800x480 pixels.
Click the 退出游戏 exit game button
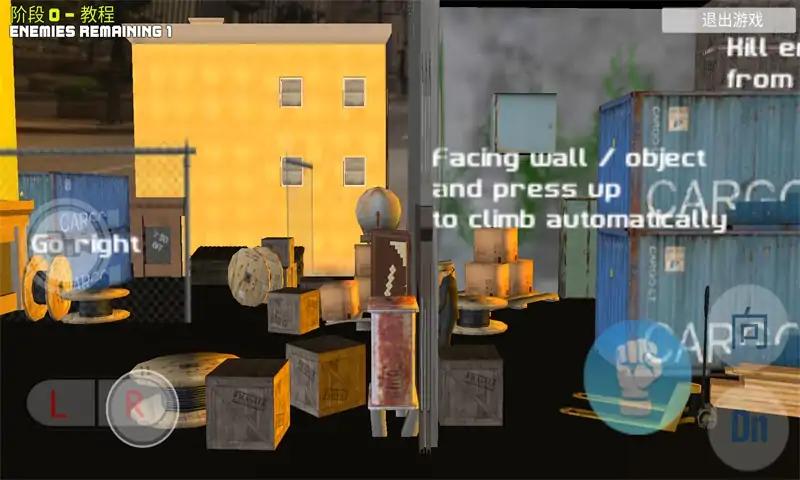point(732,19)
